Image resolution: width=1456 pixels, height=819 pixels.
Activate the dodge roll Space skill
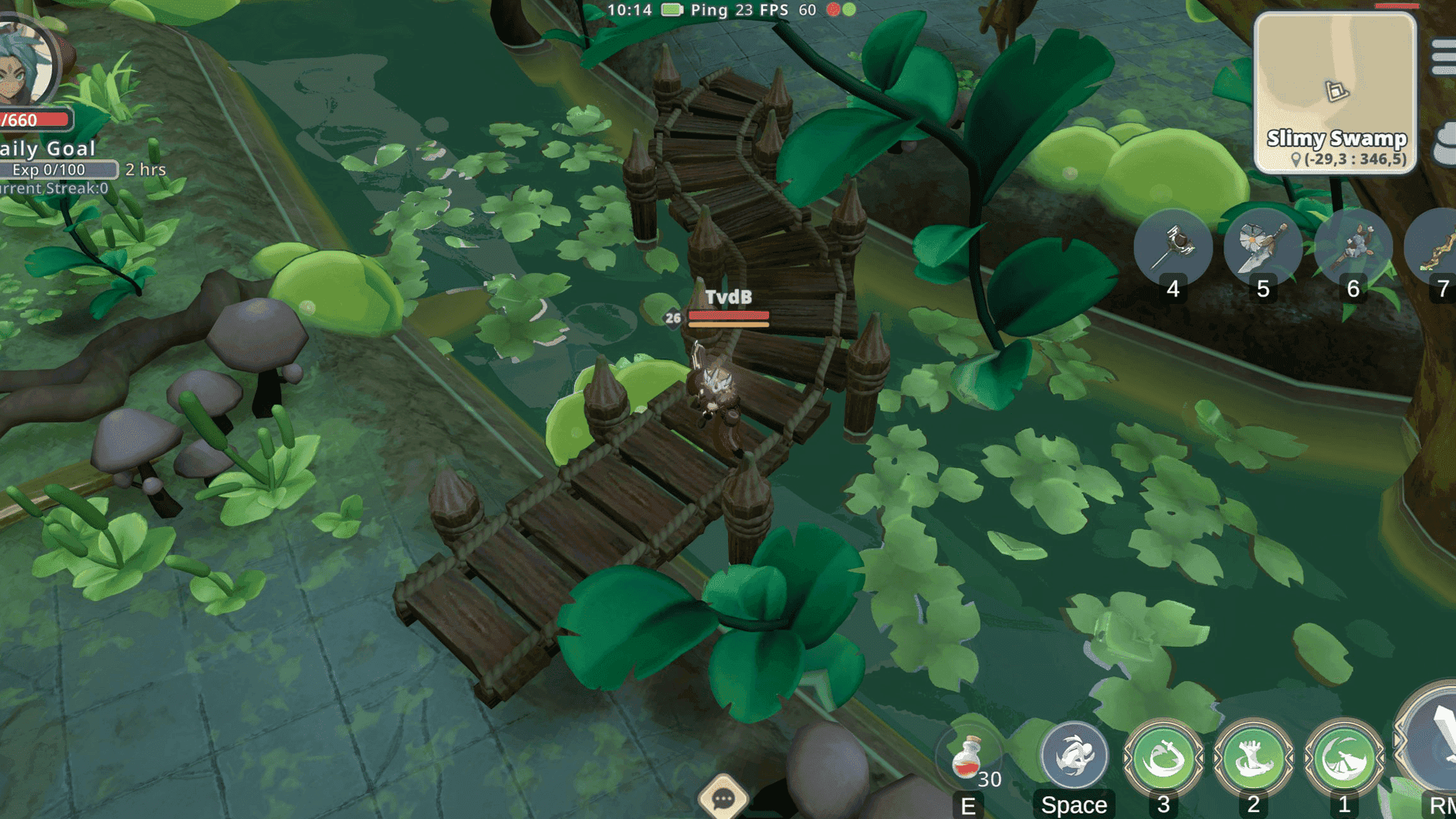(1072, 755)
